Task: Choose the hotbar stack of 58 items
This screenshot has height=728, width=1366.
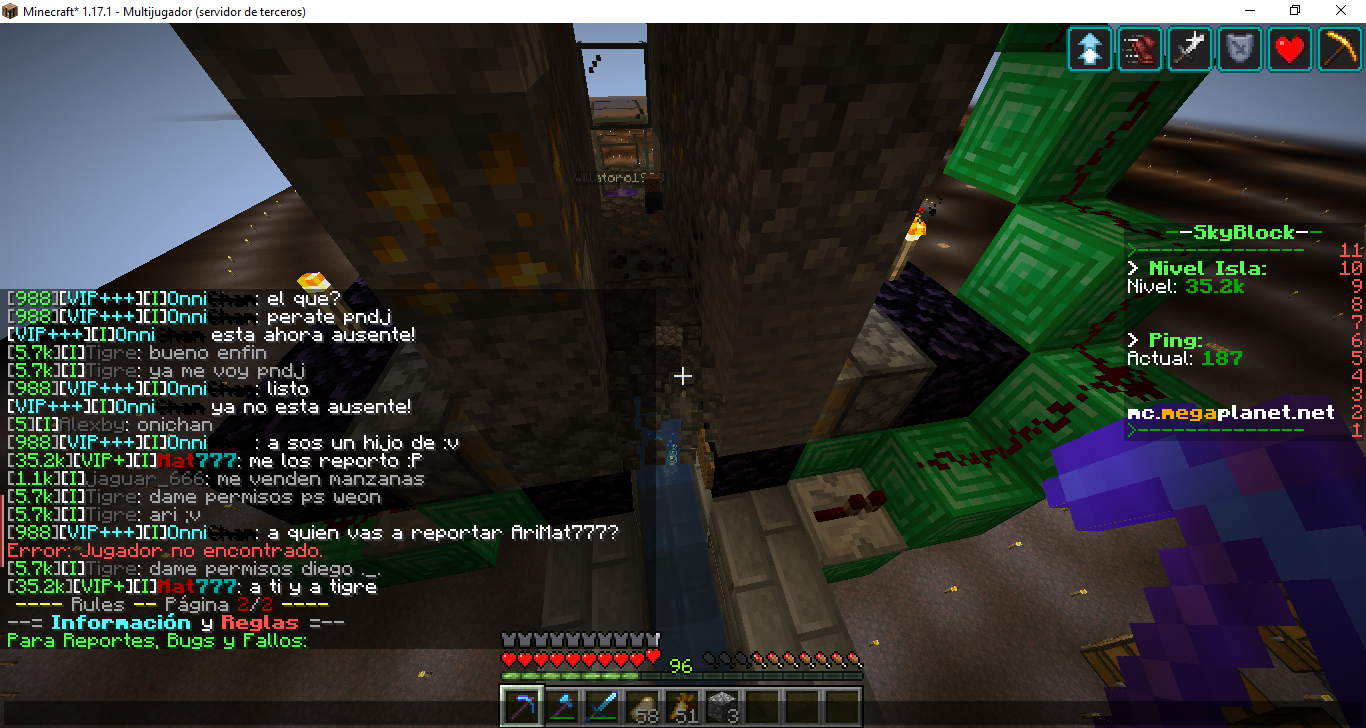Action: coord(640,706)
